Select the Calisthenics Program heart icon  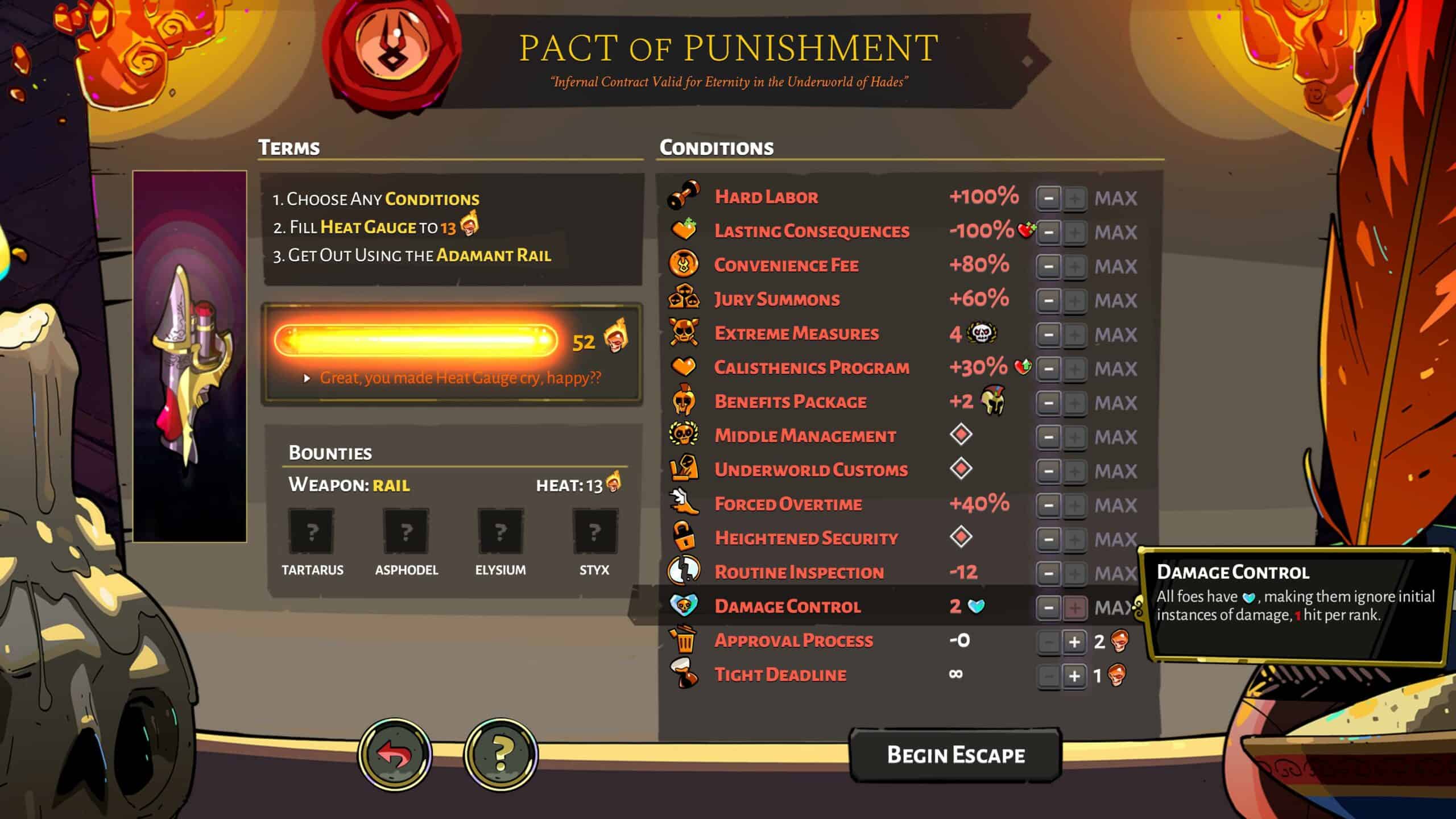(x=685, y=367)
